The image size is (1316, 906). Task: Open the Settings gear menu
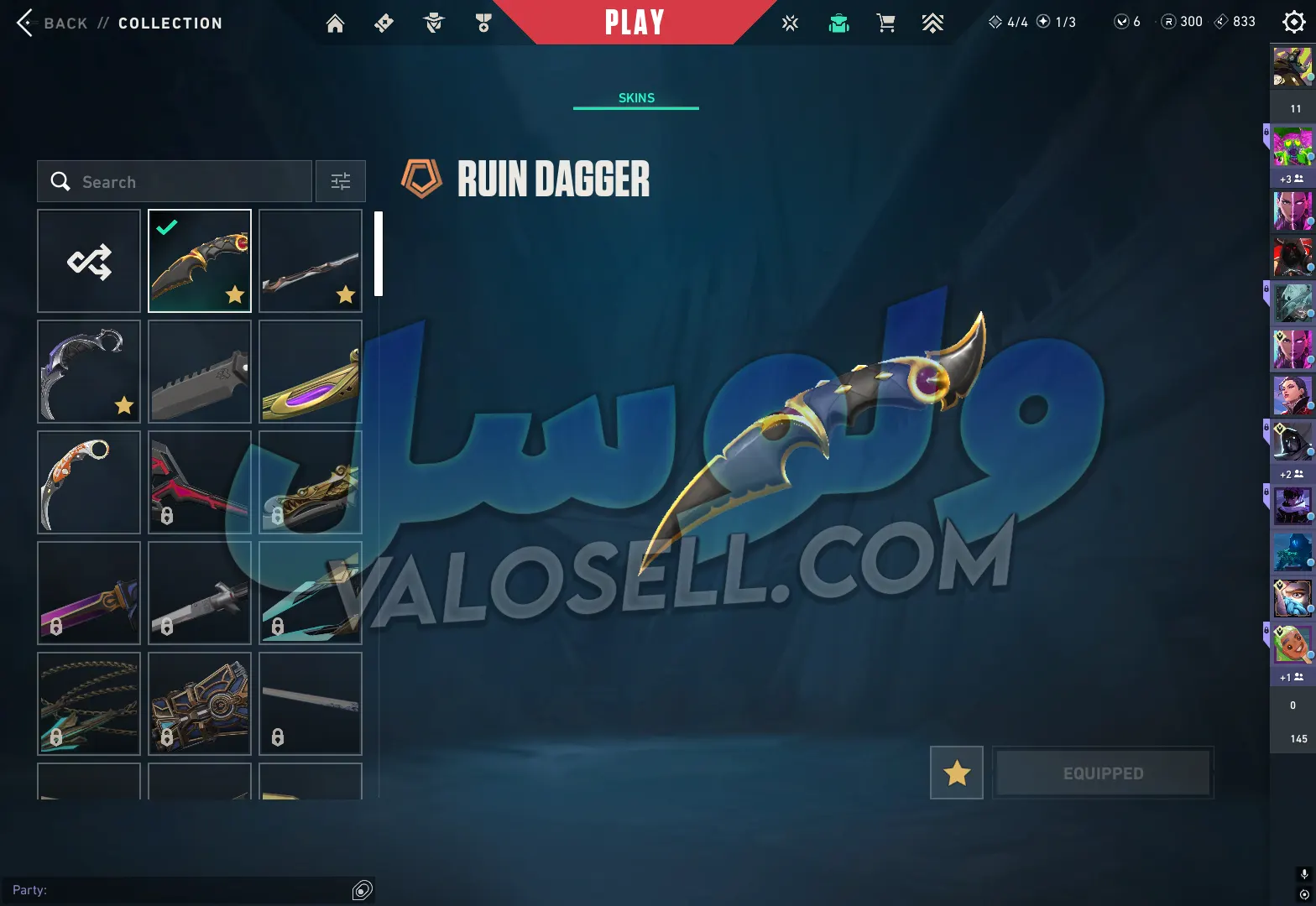[x=1292, y=23]
